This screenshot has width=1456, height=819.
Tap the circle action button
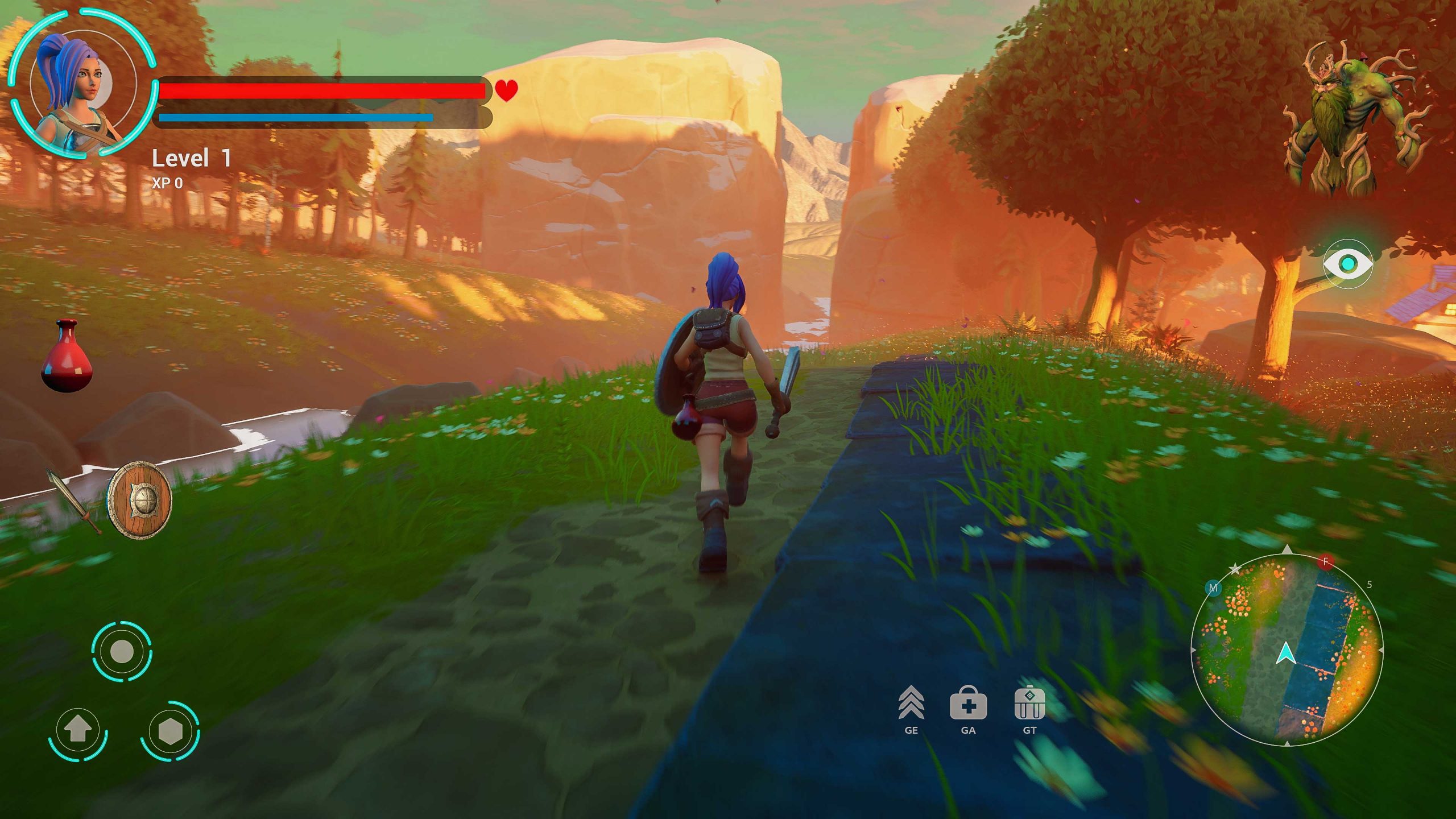[122, 651]
